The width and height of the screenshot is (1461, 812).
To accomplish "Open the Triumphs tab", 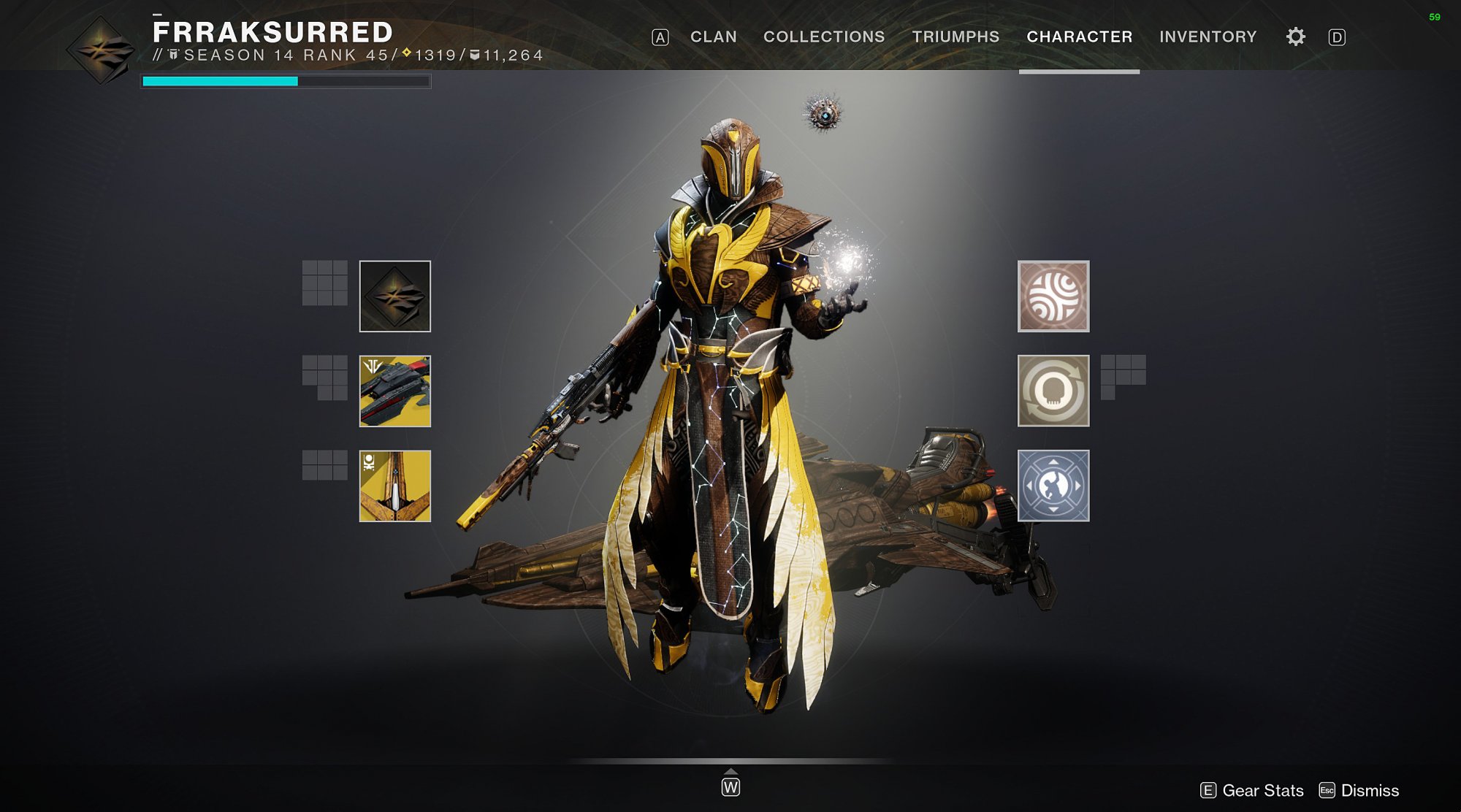I will coord(955,37).
